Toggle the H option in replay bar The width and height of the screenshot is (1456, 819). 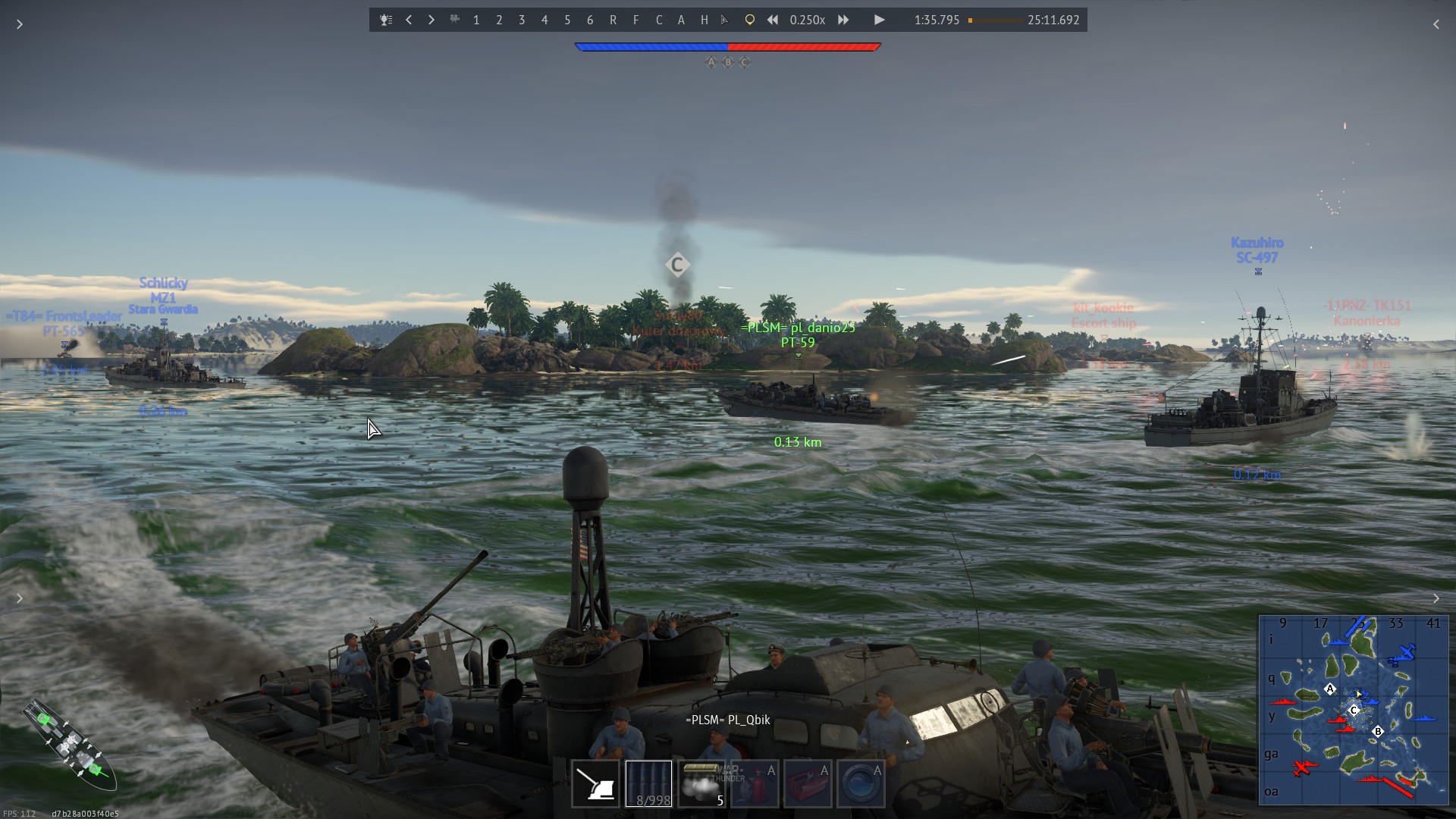click(x=704, y=20)
